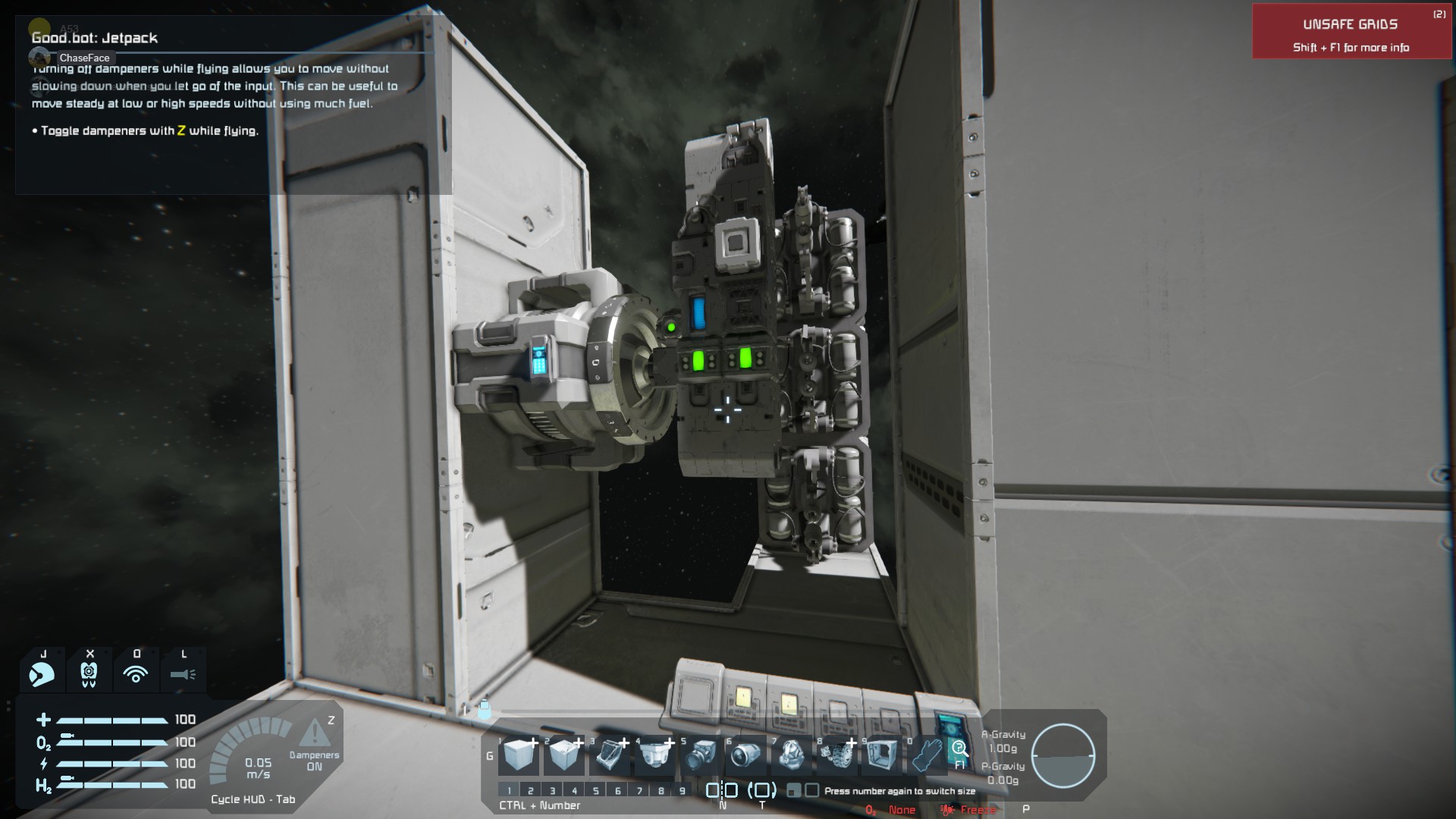
Task: Choose the armor cube in hotbar slot 2
Action: tap(564, 755)
